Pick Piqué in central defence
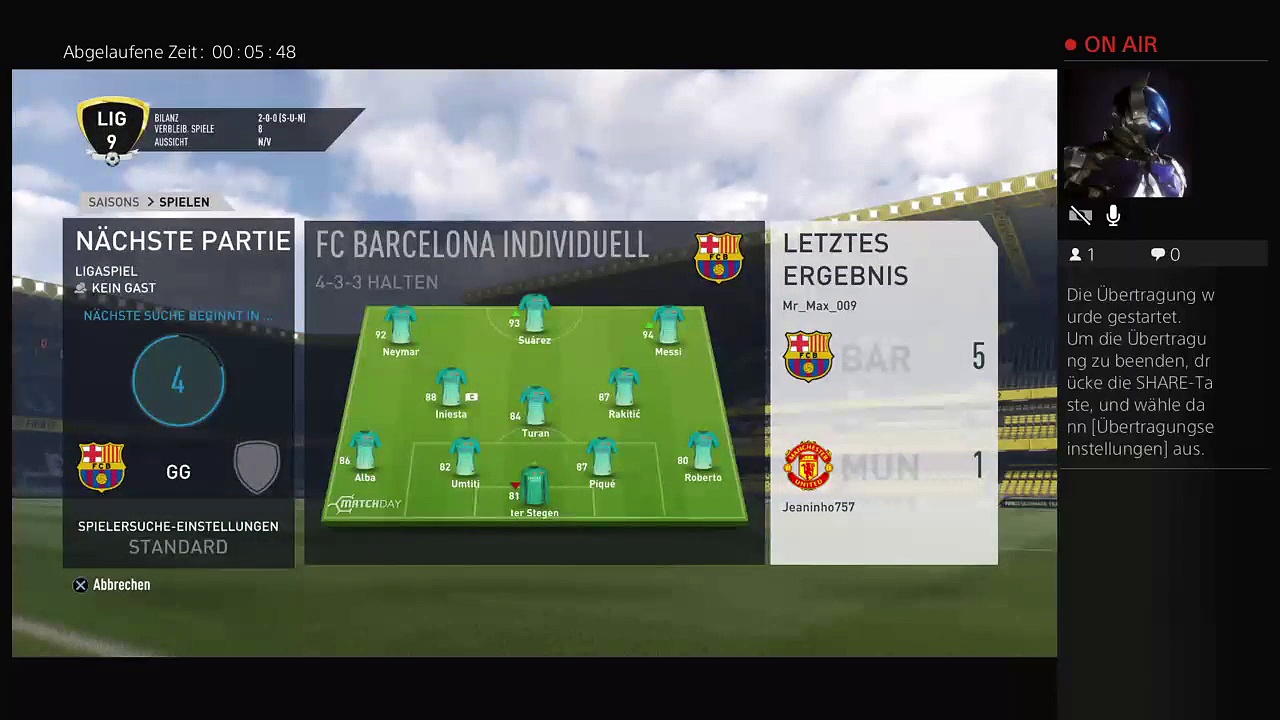This screenshot has height=720, width=1280. pyautogui.click(x=602, y=463)
